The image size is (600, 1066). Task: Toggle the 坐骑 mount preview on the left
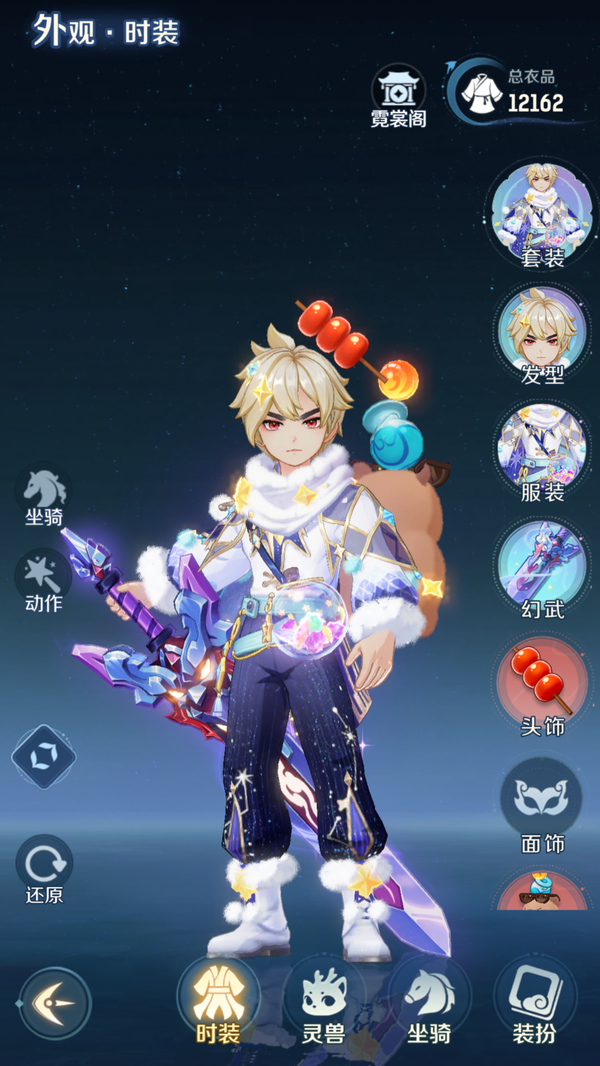click(44, 494)
